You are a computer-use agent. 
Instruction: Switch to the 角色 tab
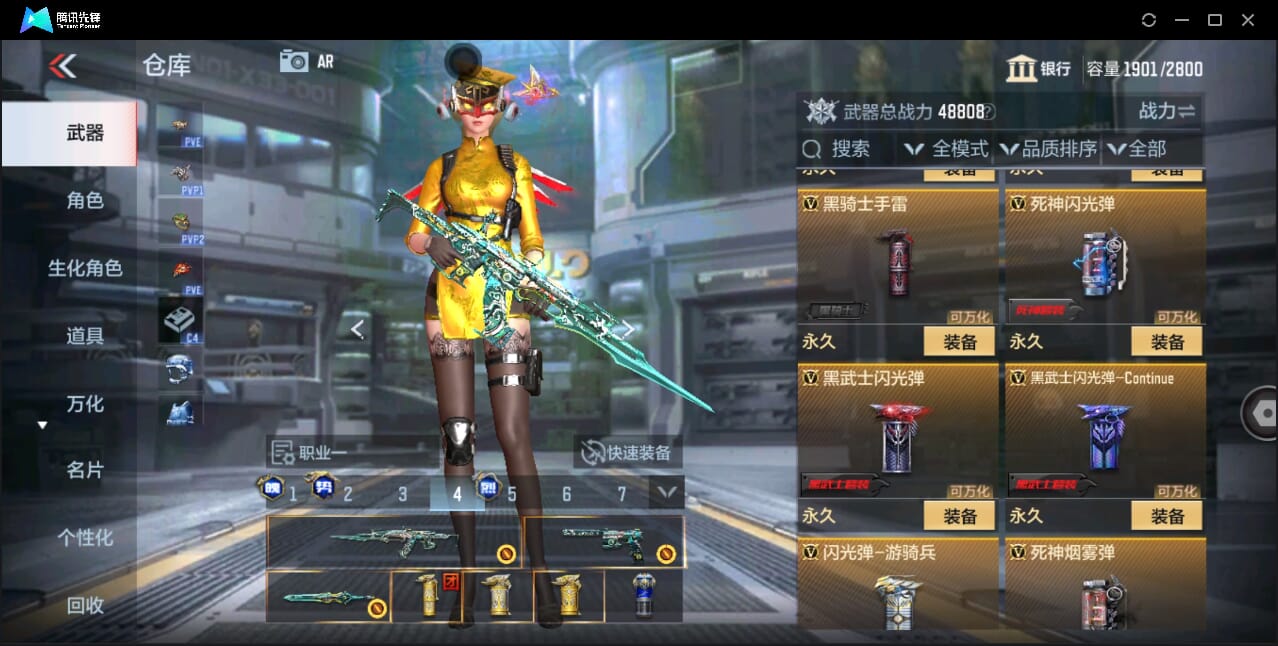pyautogui.click(x=85, y=201)
